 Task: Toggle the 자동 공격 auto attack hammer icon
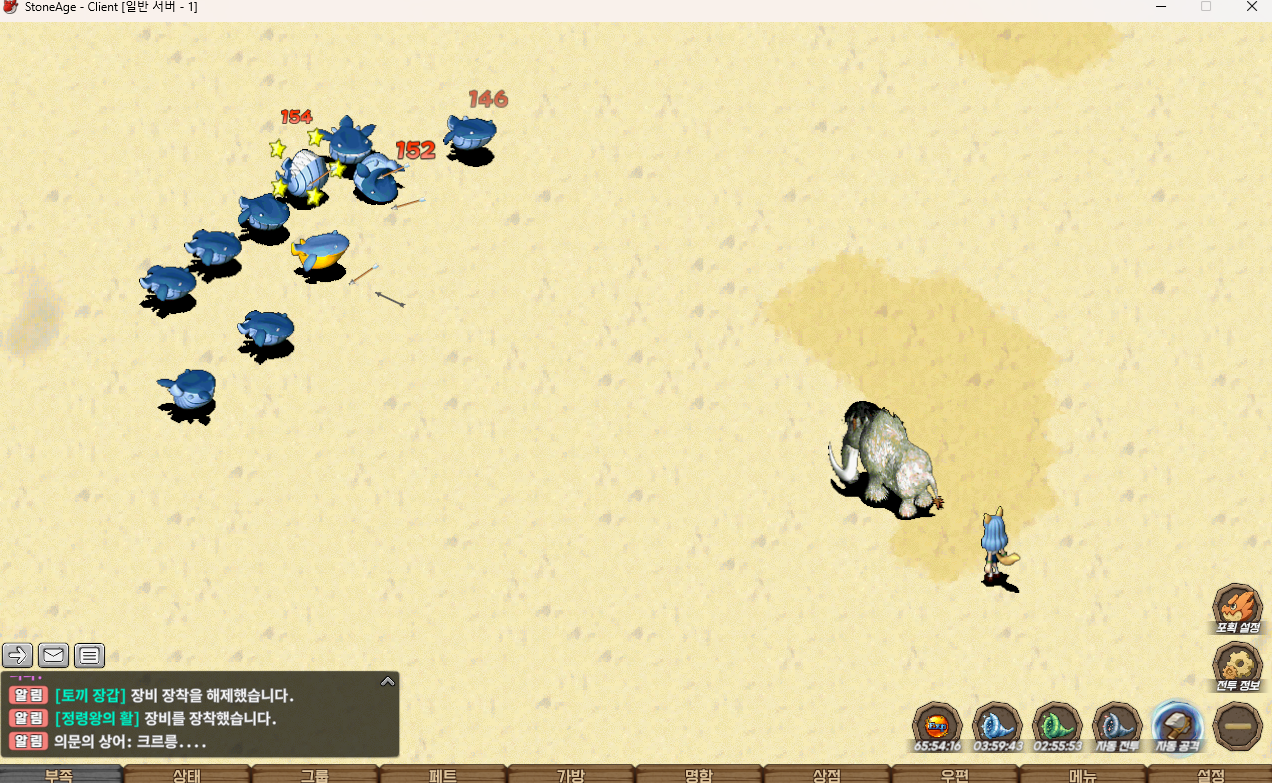click(x=1177, y=725)
